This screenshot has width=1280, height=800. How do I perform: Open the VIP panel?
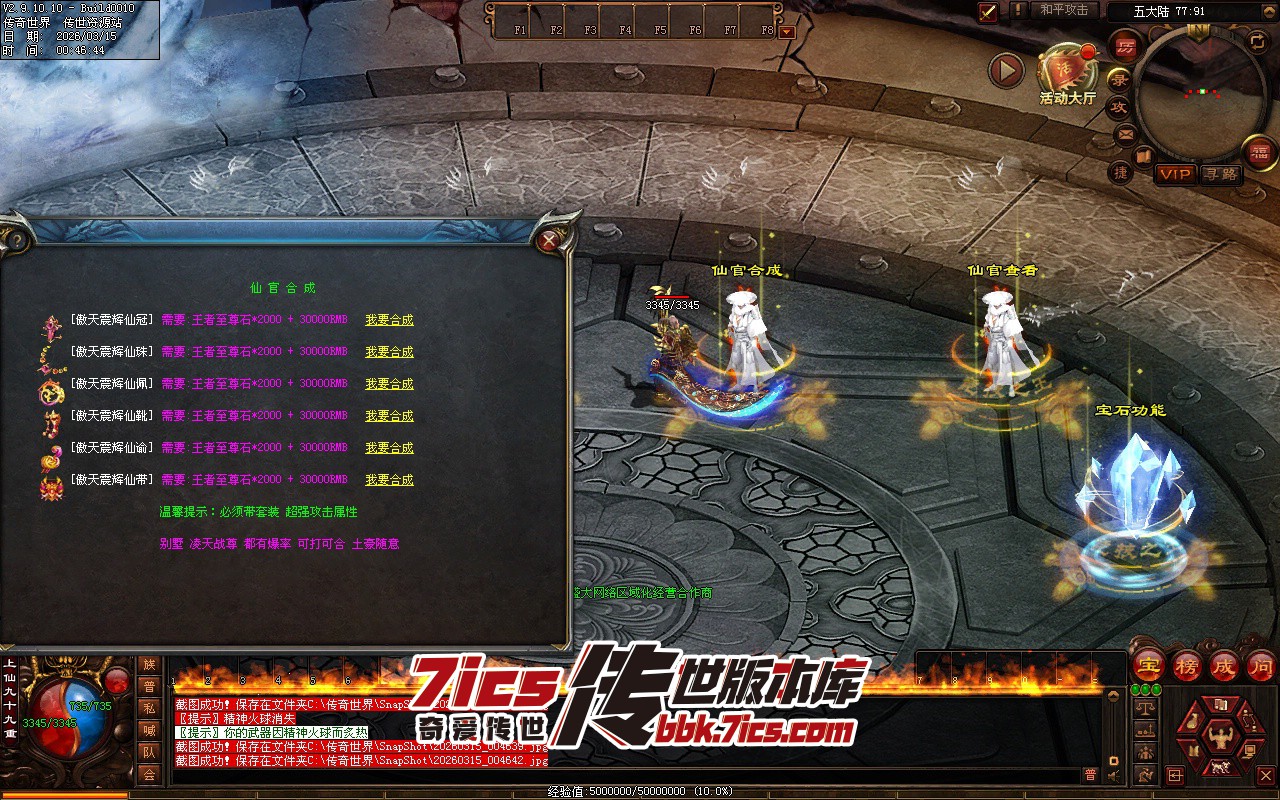(x=1175, y=174)
